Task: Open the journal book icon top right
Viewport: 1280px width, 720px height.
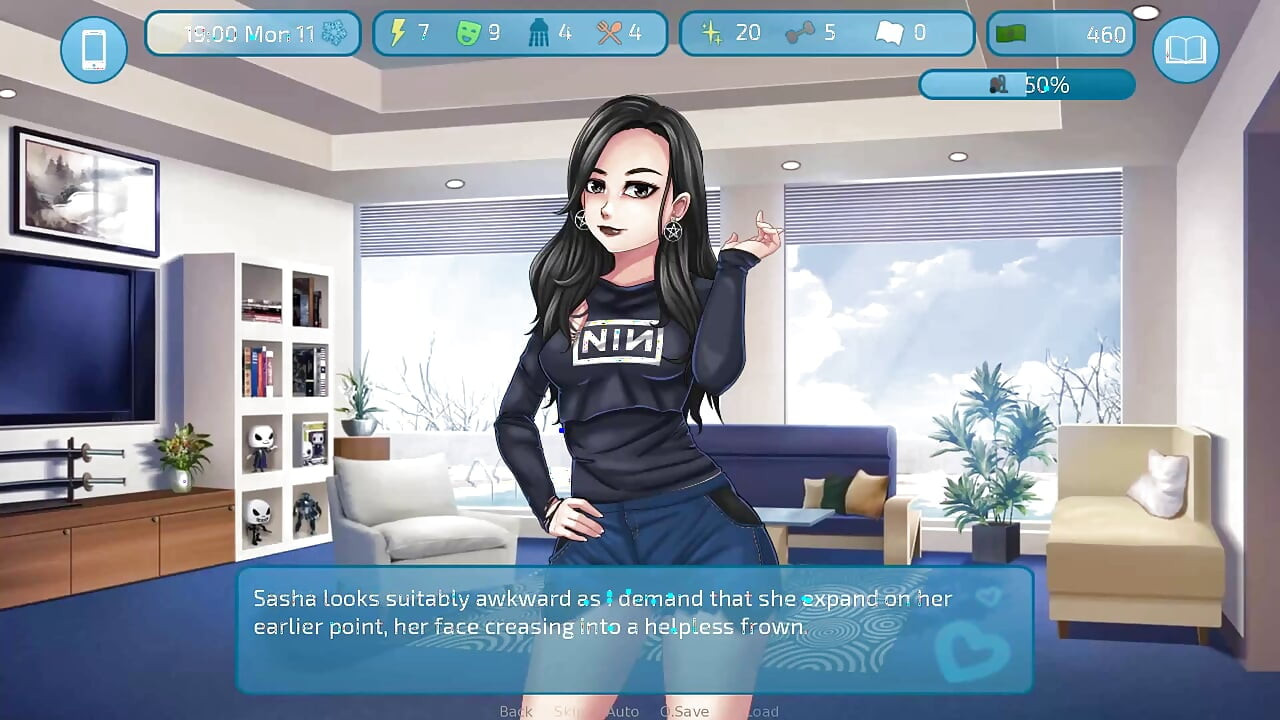Action: point(1185,50)
